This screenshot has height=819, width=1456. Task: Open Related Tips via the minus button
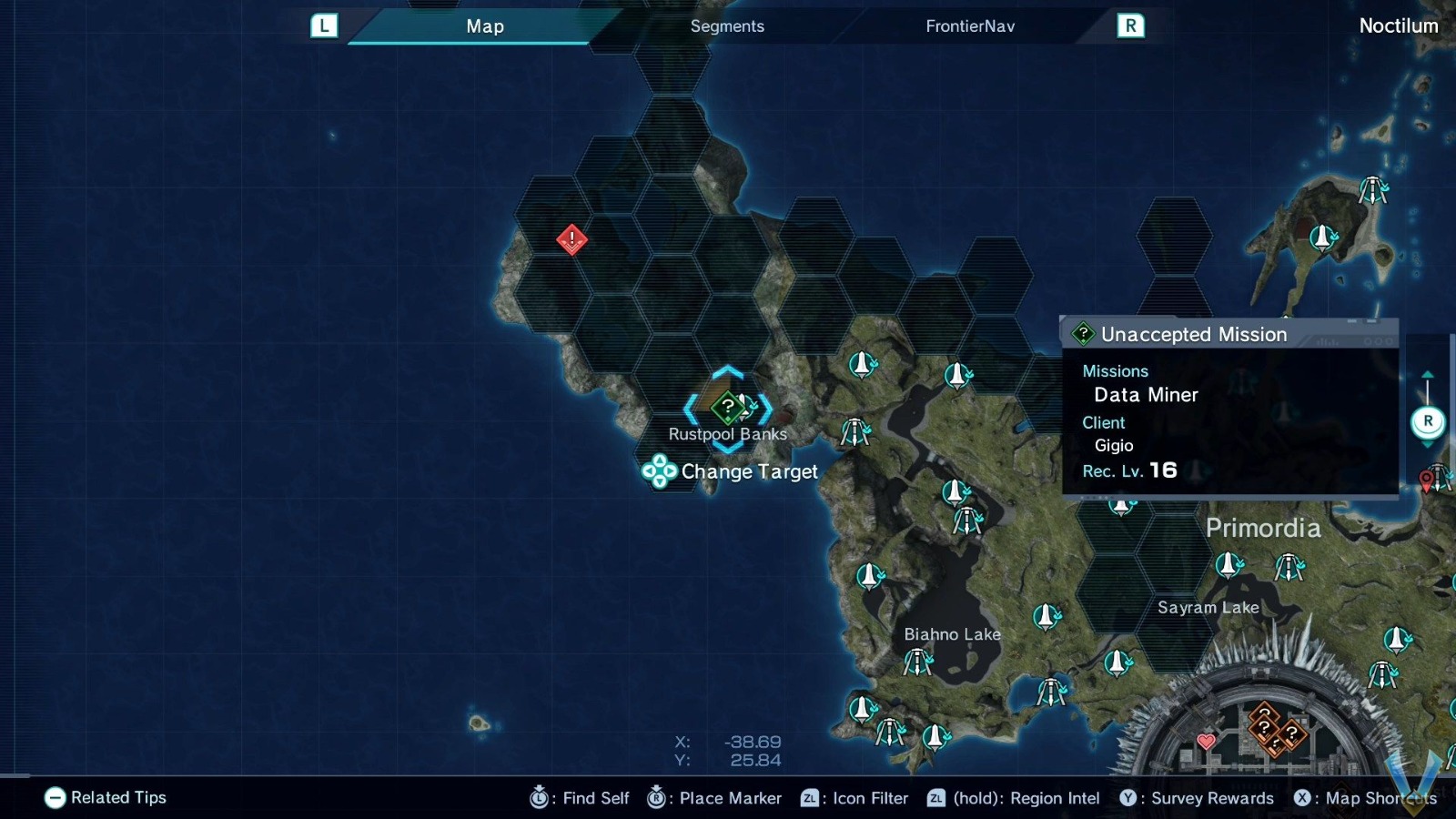[x=55, y=798]
